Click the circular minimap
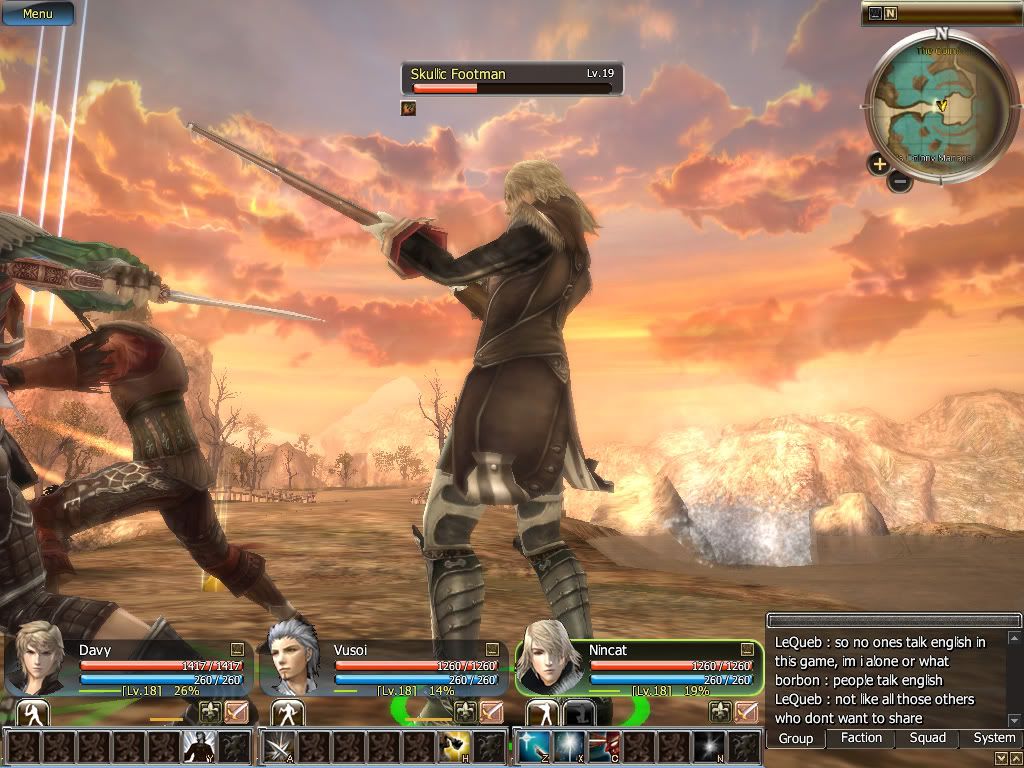Image resolution: width=1024 pixels, height=768 pixels. click(941, 106)
